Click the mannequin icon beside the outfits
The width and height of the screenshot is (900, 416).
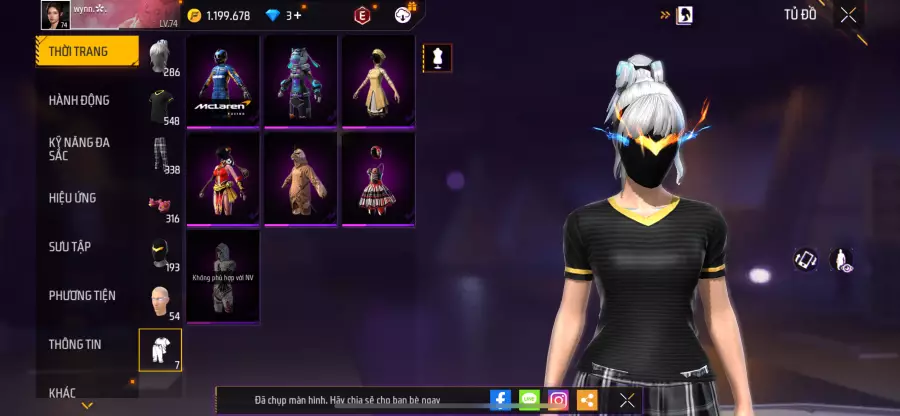tap(436, 58)
